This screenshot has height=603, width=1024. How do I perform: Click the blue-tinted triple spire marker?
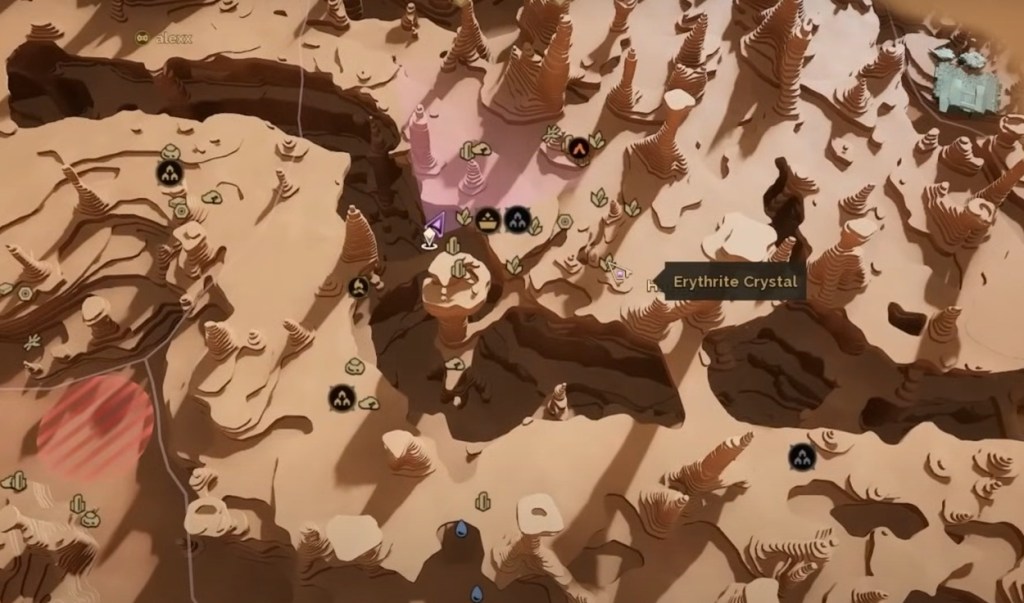tap(517, 218)
